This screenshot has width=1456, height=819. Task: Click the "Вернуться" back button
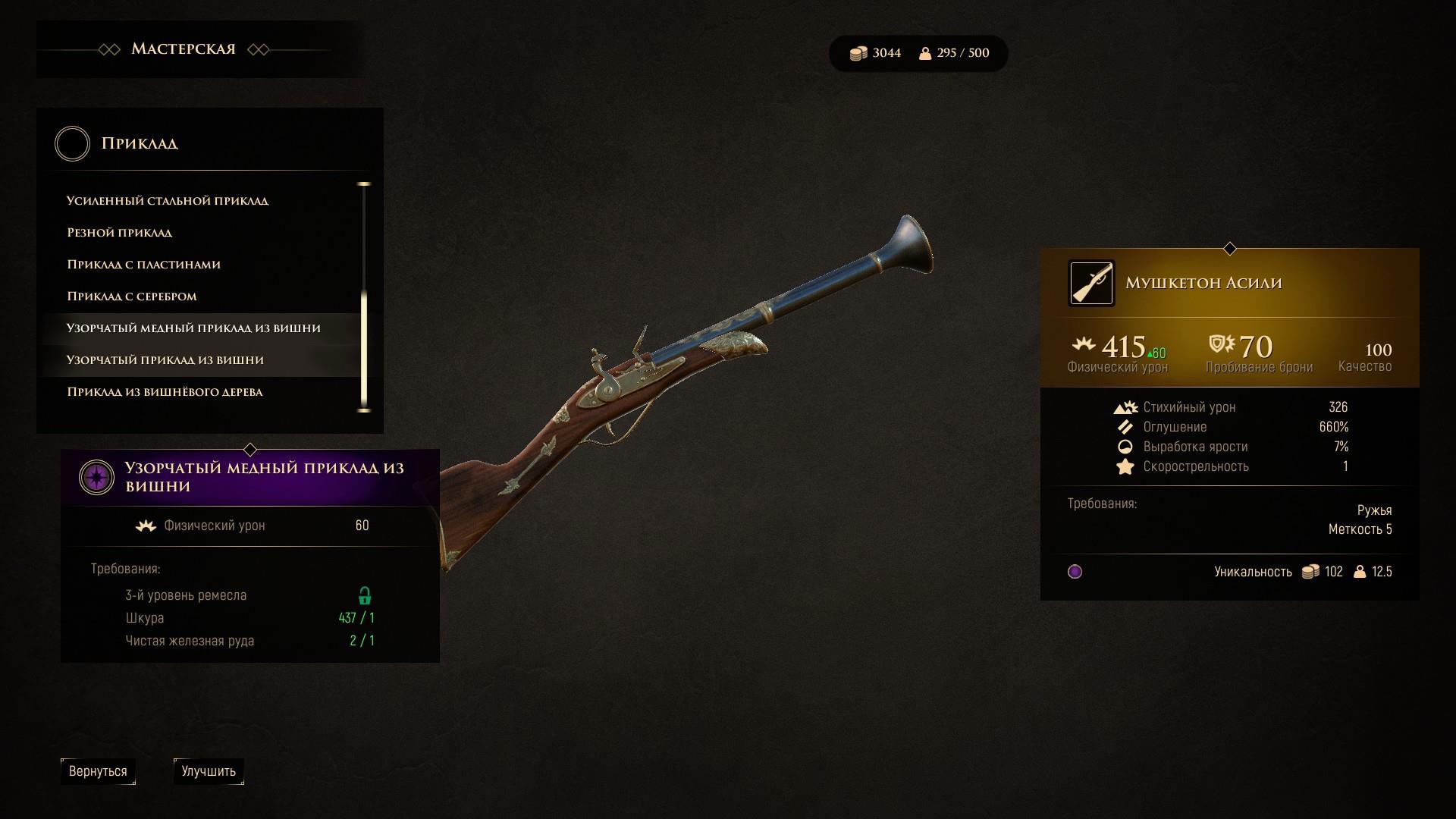point(98,771)
